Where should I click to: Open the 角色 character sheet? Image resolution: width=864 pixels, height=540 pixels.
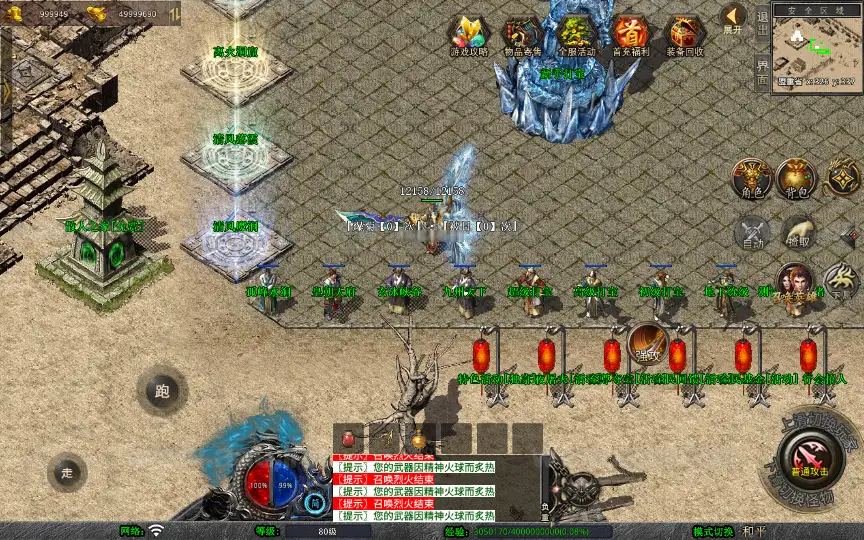coord(751,177)
